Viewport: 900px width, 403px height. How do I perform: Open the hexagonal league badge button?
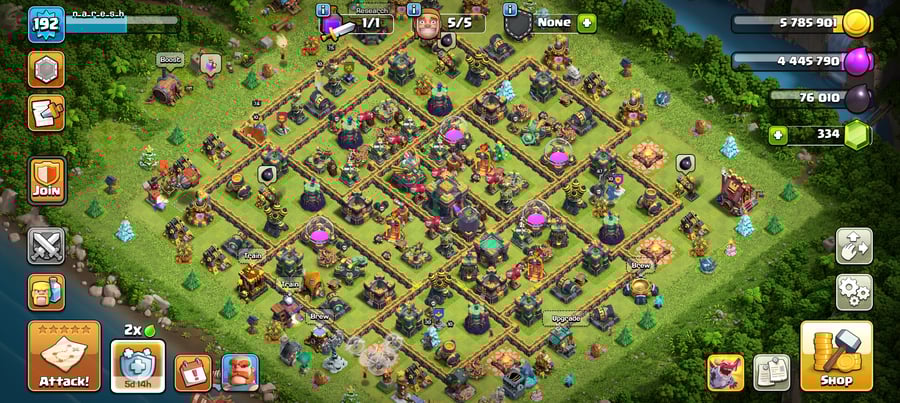point(47,69)
